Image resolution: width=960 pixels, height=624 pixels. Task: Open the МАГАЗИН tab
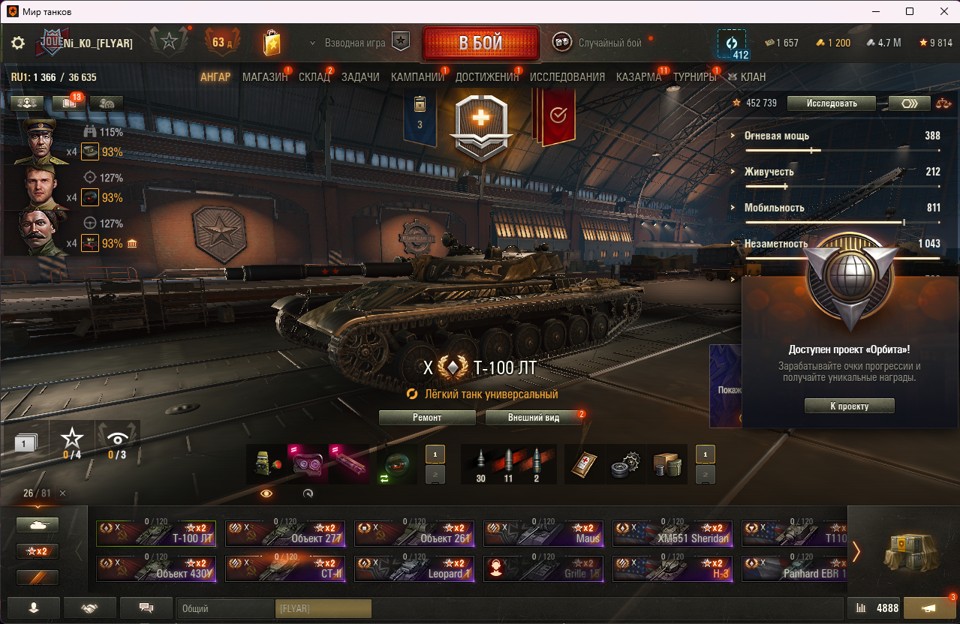click(x=264, y=77)
